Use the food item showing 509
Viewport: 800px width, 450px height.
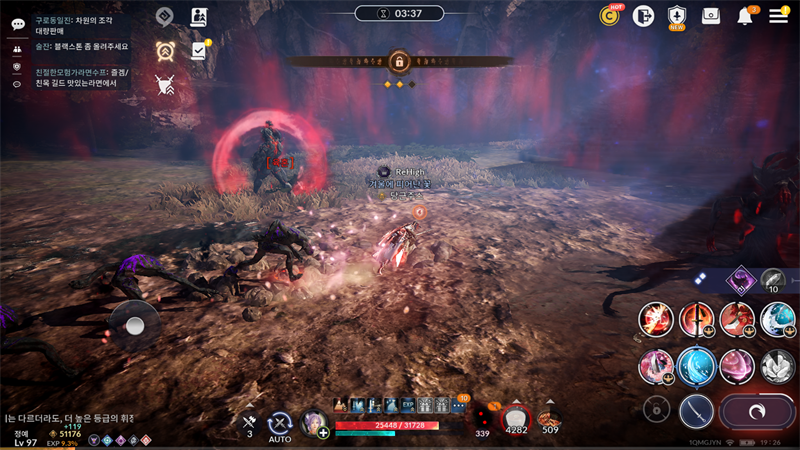(549, 418)
